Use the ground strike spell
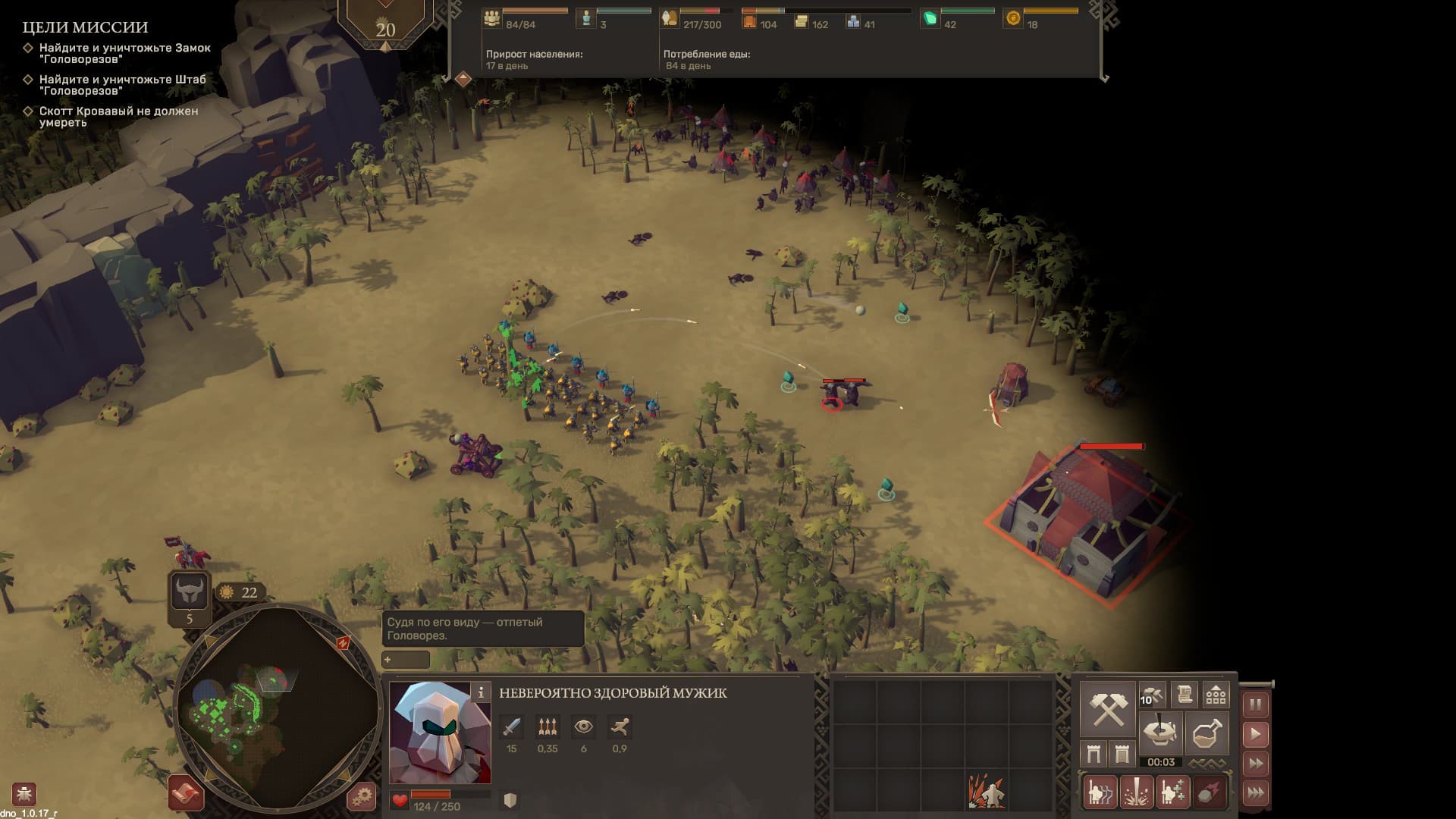Viewport: 1456px width, 819px height. (1136, 792)
